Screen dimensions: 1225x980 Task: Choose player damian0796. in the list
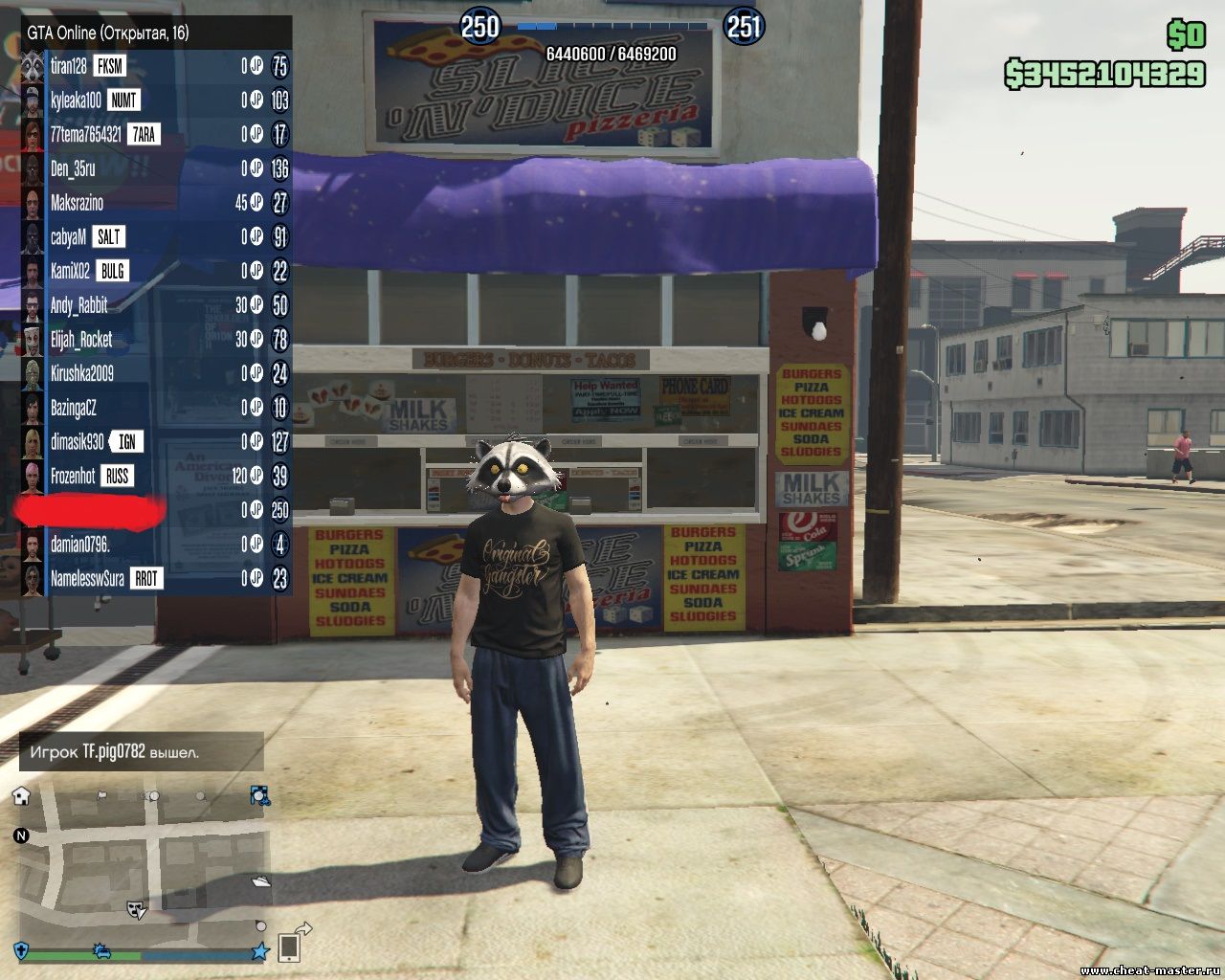(80, 545)
